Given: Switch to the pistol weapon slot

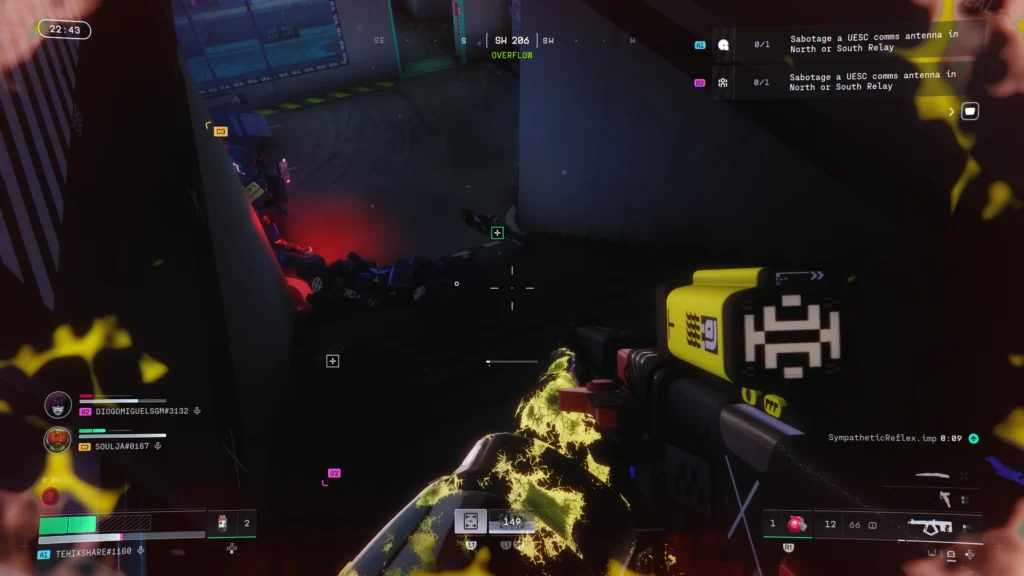Looking at the screenshot, I should click(945, 498).
